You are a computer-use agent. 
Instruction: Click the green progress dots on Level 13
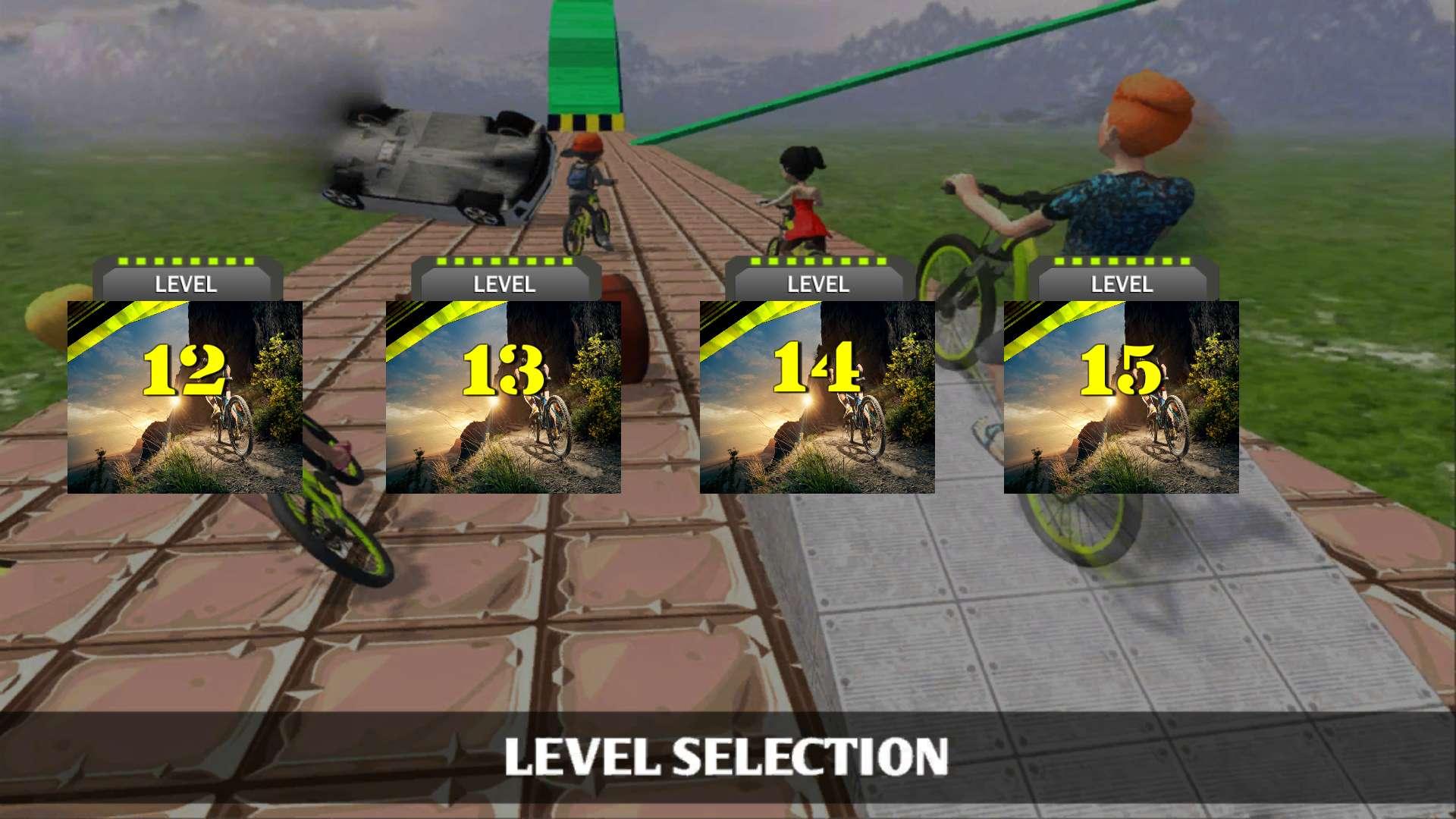504,260
